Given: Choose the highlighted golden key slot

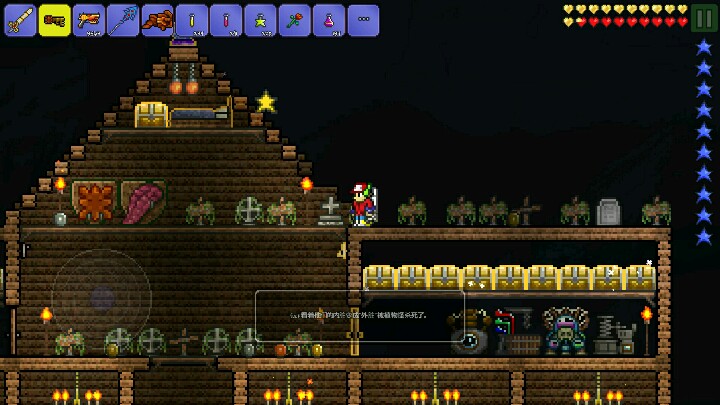Looking at the screenshot, I should 55,19.
